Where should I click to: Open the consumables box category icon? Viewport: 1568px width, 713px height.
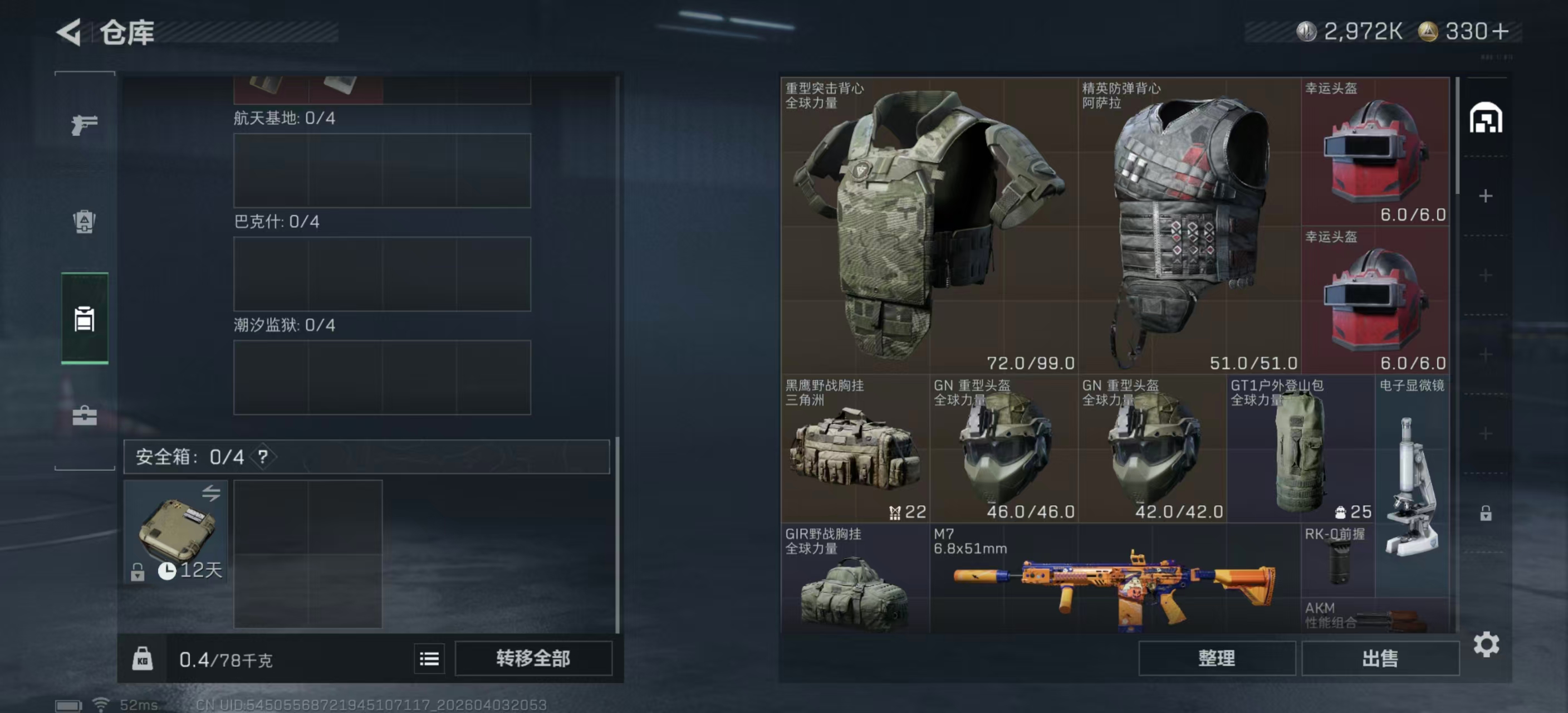click(x=84, y=223)
